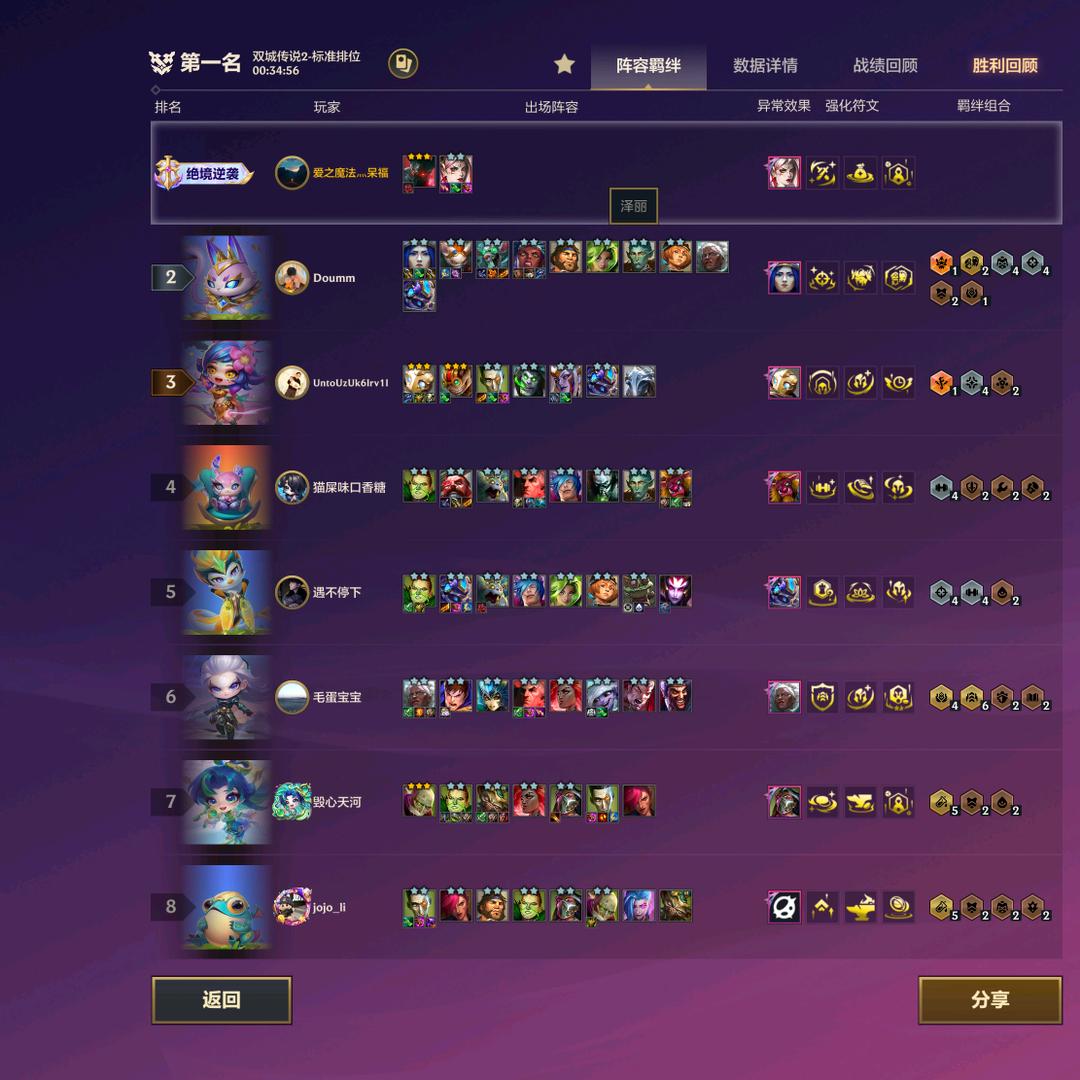
Task: Click the first-place player's avatar
Action: pos(292,173)
